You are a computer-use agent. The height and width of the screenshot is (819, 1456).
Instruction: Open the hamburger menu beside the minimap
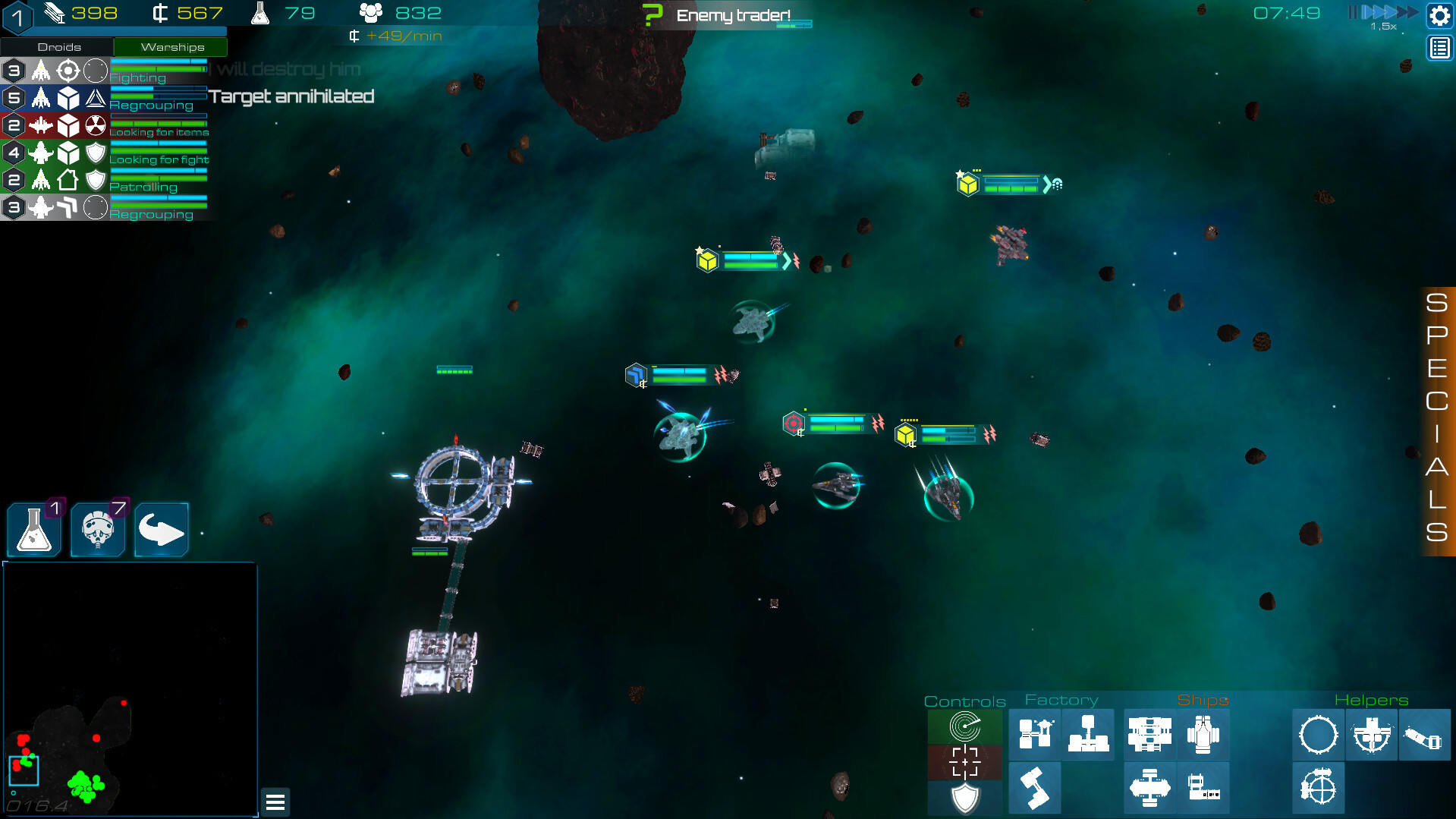click(x=275, y=802)
